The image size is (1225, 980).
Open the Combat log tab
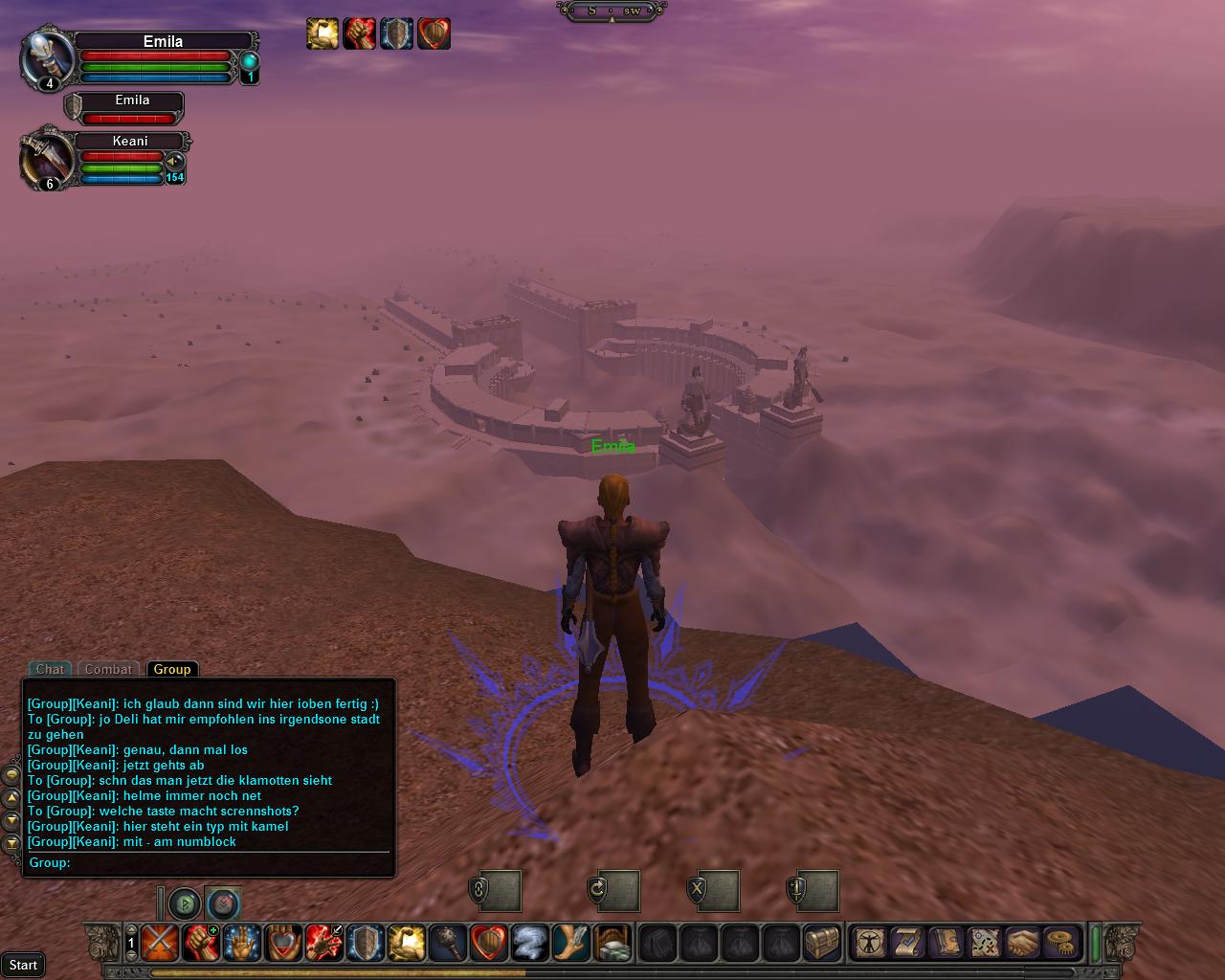108,669
